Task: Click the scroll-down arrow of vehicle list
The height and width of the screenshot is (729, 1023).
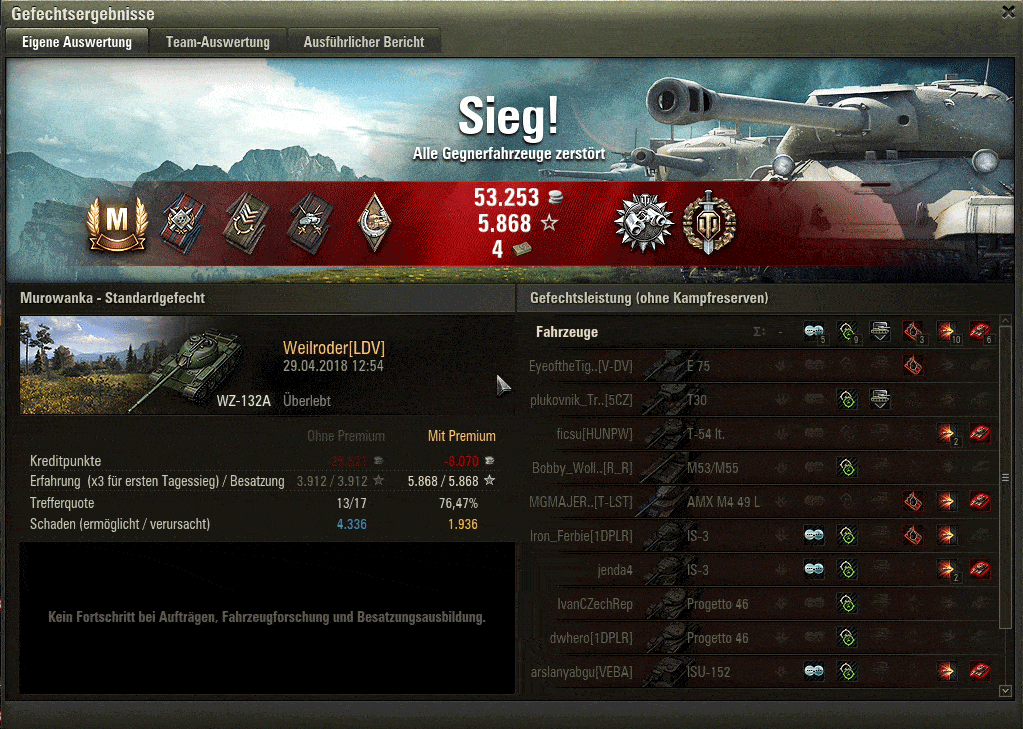Action: point(1005,690)
